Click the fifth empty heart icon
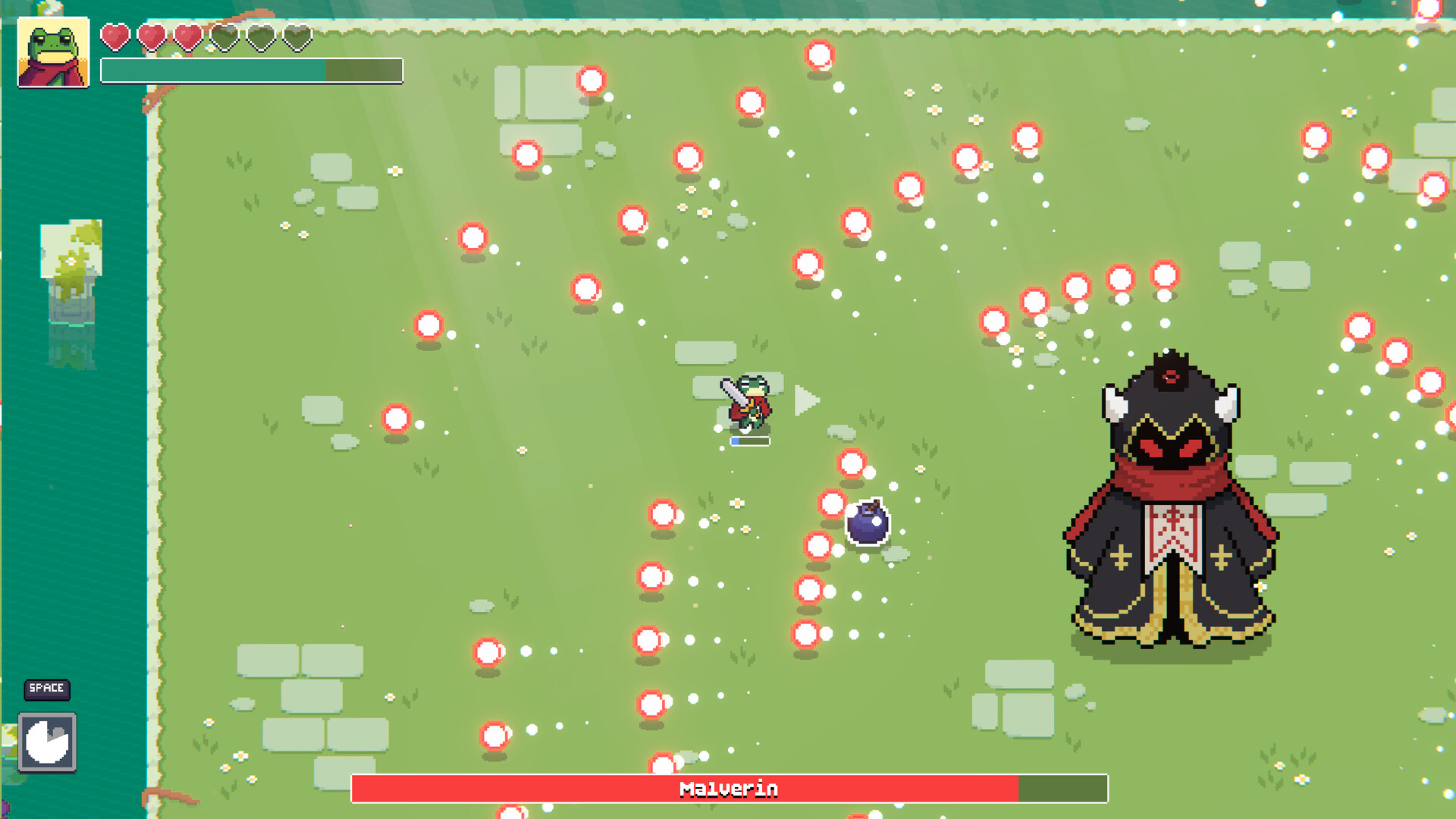Viewport: 1456px width, 819px height. click(x=260, y=35)
